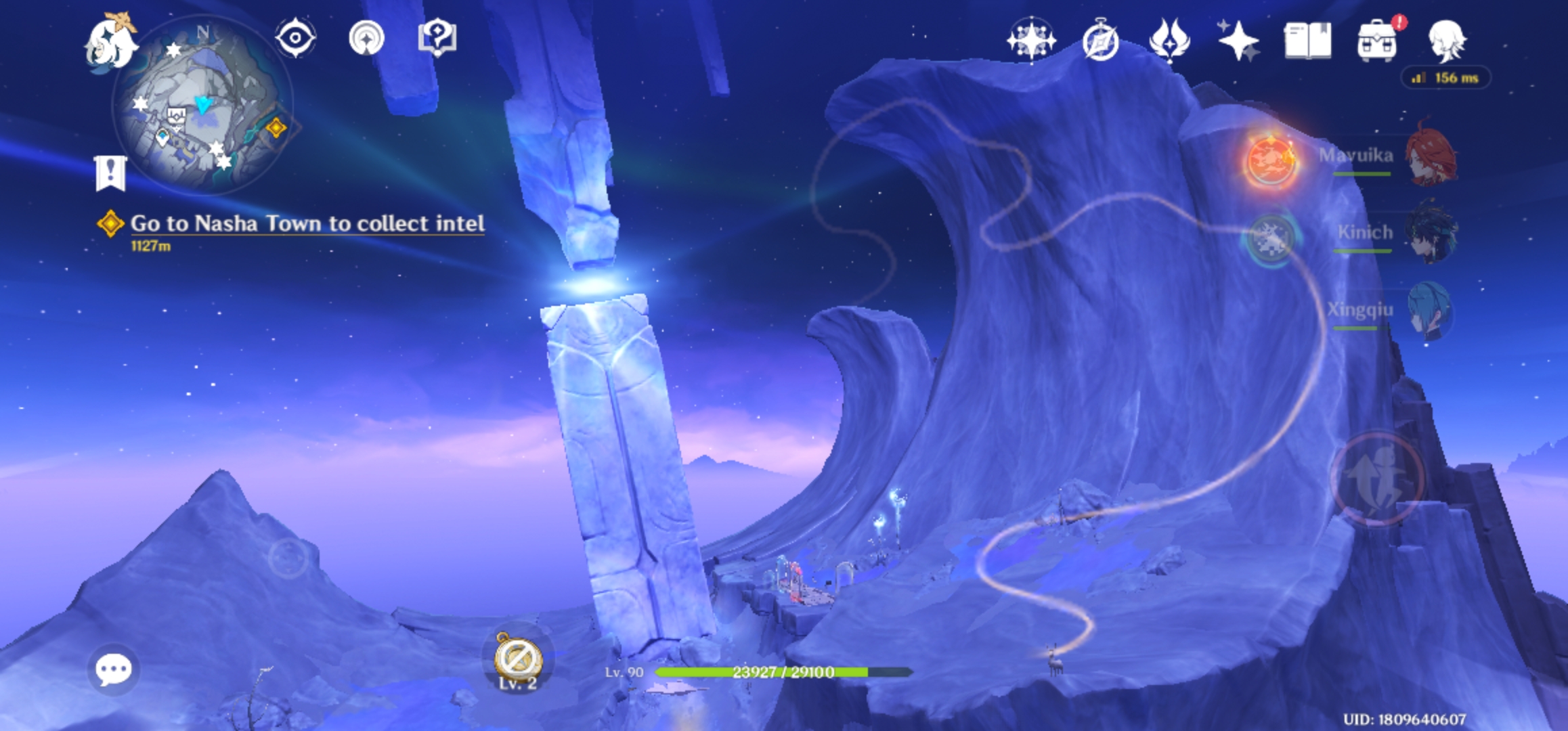This screenshot has width=1568, height=731.
Task: Open the adventurer handbook book icon
Action: (x=1307, y=41)
